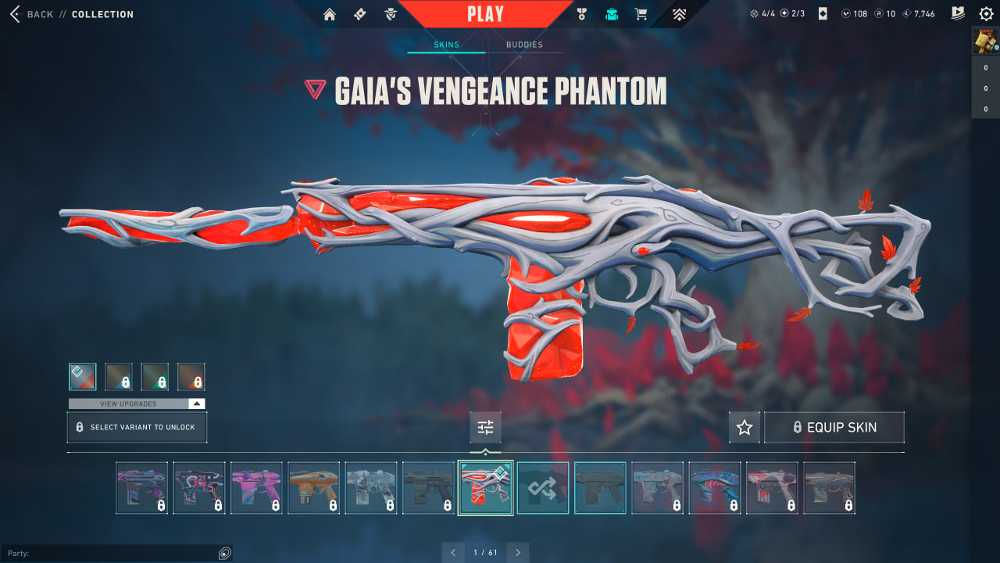Open the home screen via house icon
This screenshot has width=1000, height=563.
[x=329, y=14]
